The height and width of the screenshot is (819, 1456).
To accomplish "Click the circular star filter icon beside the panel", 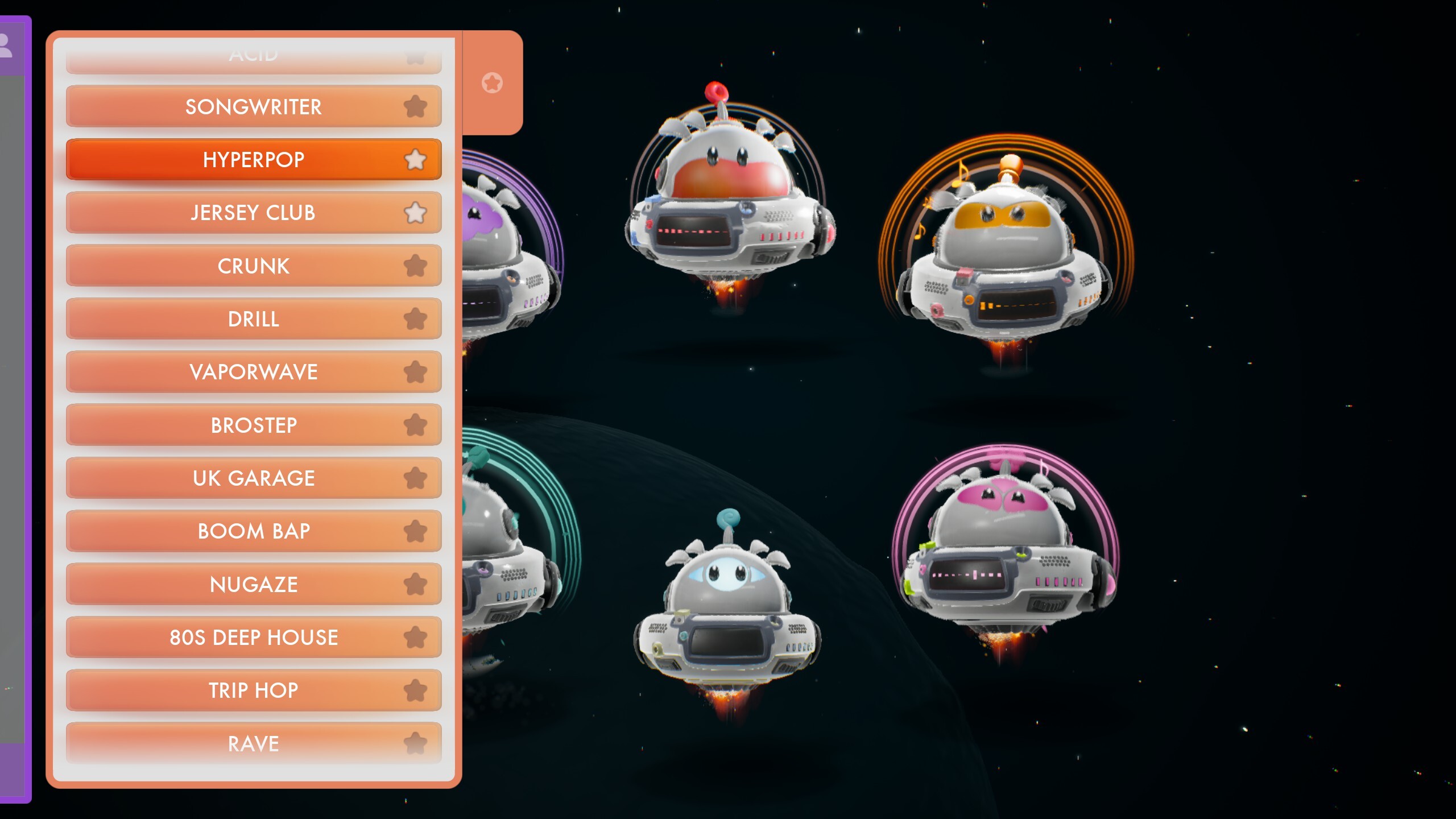I will pos(491,83).
